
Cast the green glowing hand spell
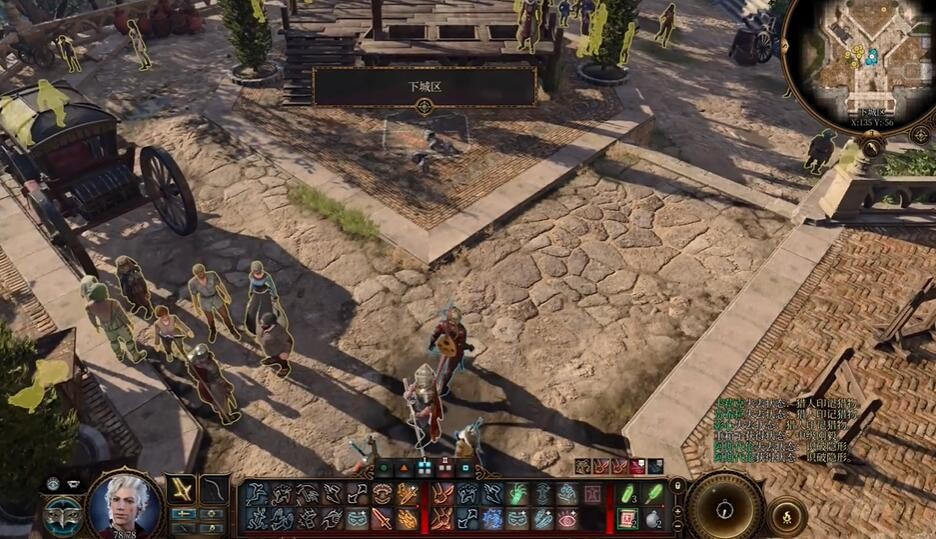[517, 494]
